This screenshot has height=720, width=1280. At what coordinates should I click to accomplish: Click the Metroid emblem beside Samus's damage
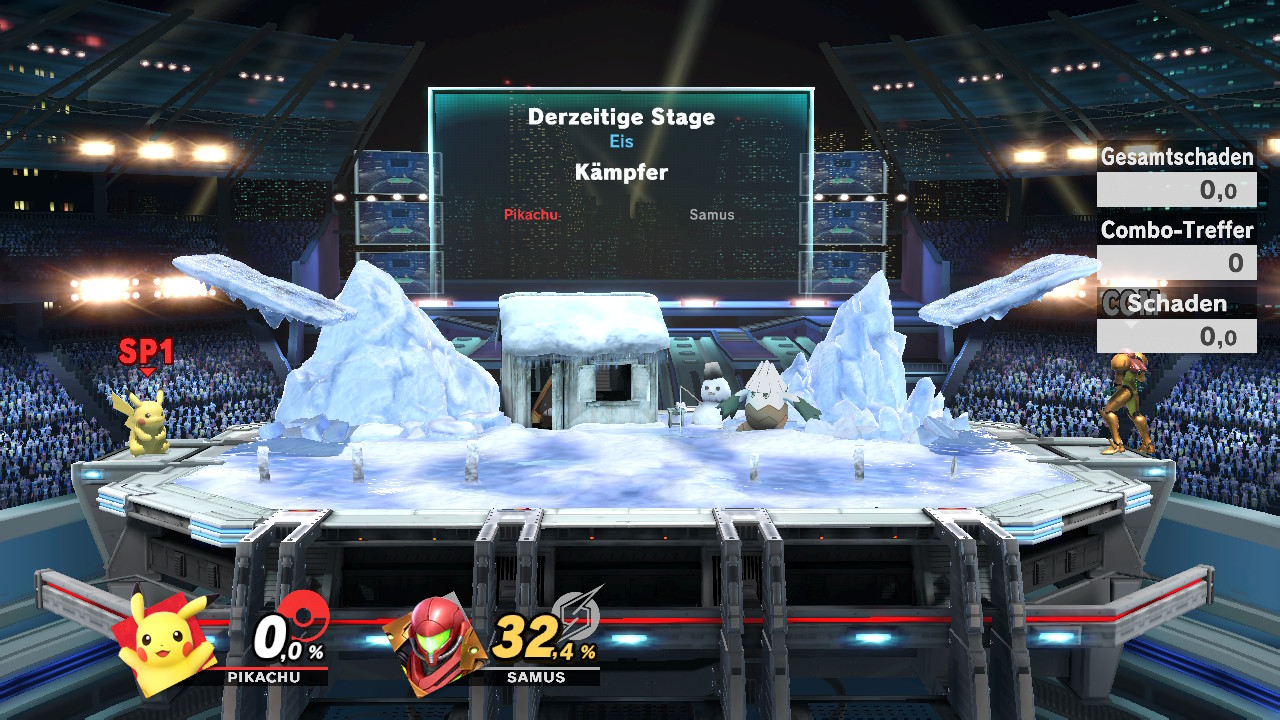(x=577, y=610)
